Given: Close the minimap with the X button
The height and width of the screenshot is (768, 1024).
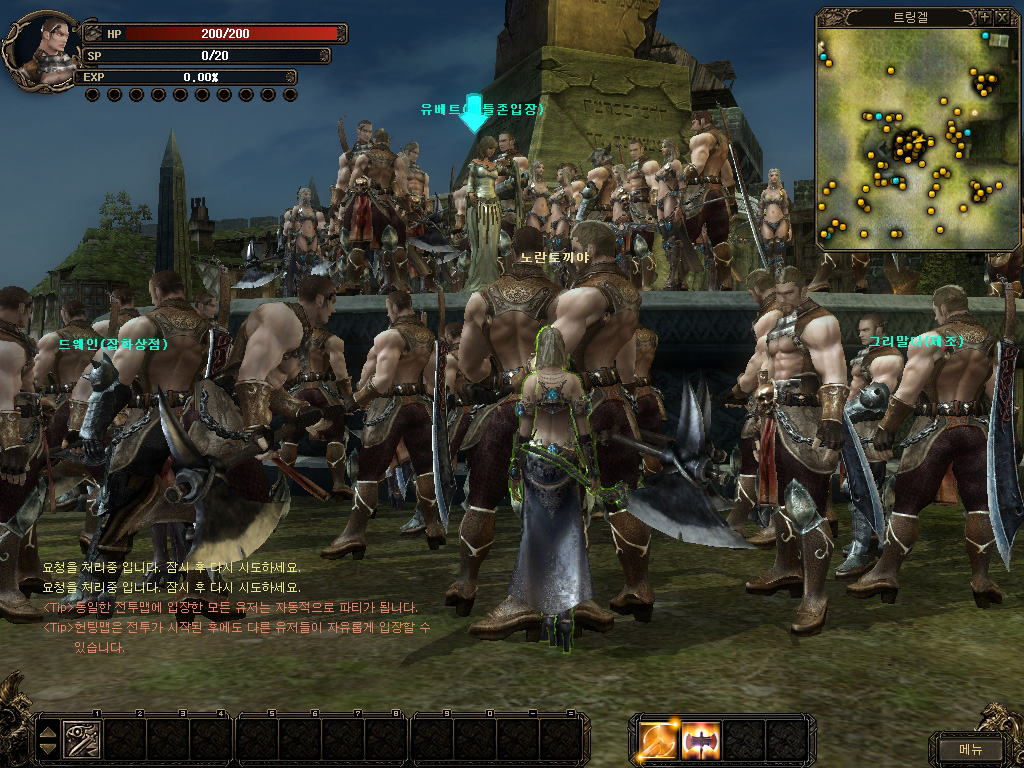Looking at the screenshot, I should point(1003,17).
